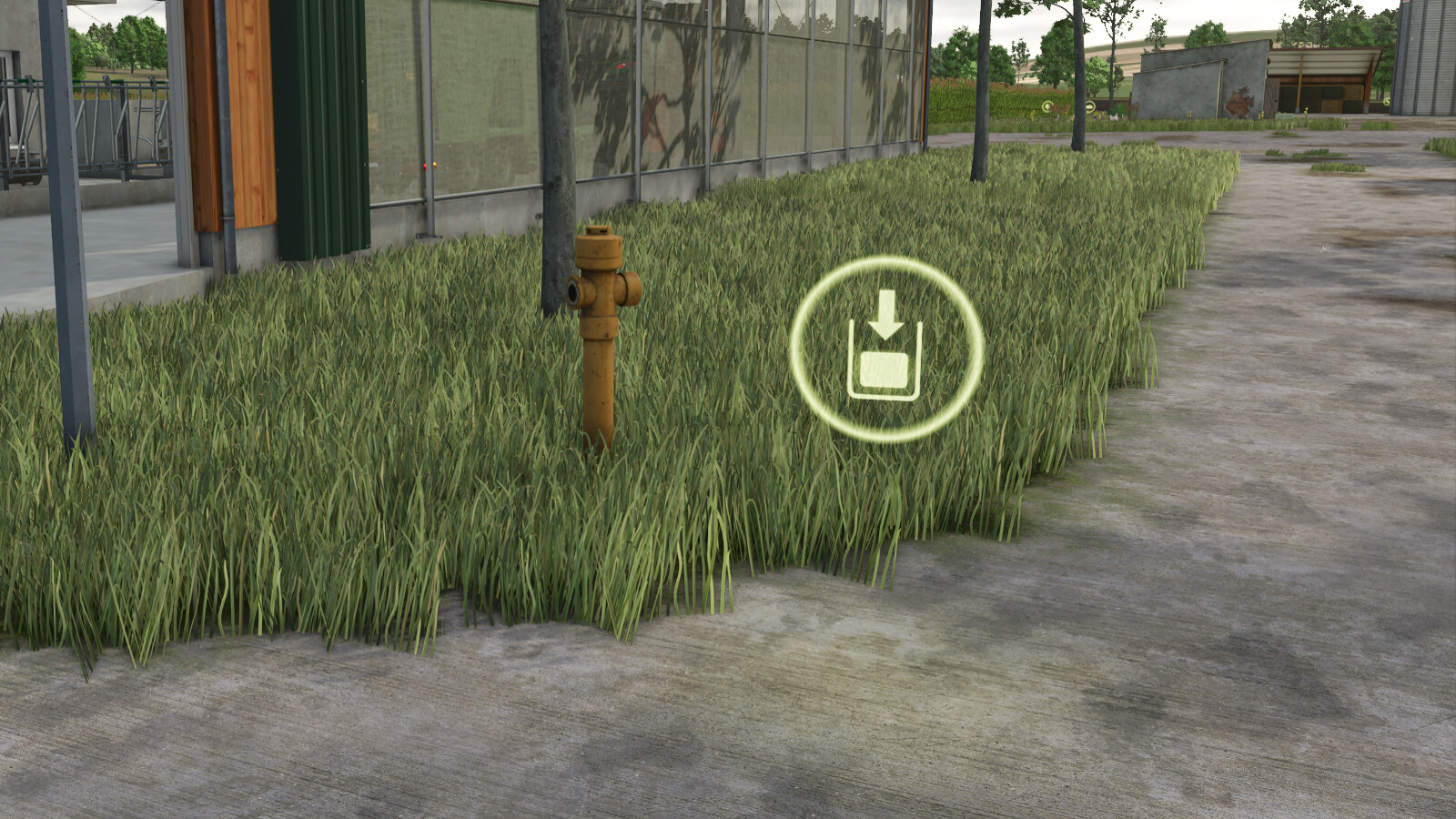Click the chickens near the distant building
Image resolution: width=1456 pixels, height=819 pixels.
(x=1116, y=116)
